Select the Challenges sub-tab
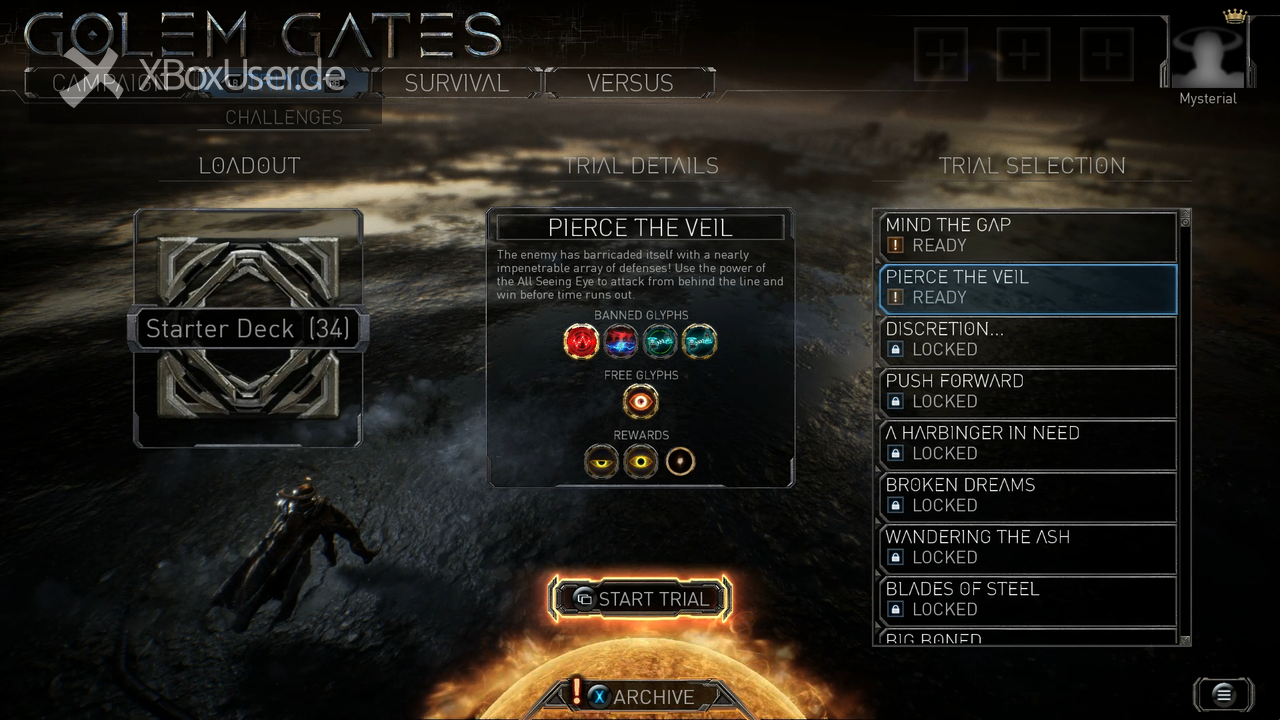The width and height of the screenshot is (1280, 720). 284,117
